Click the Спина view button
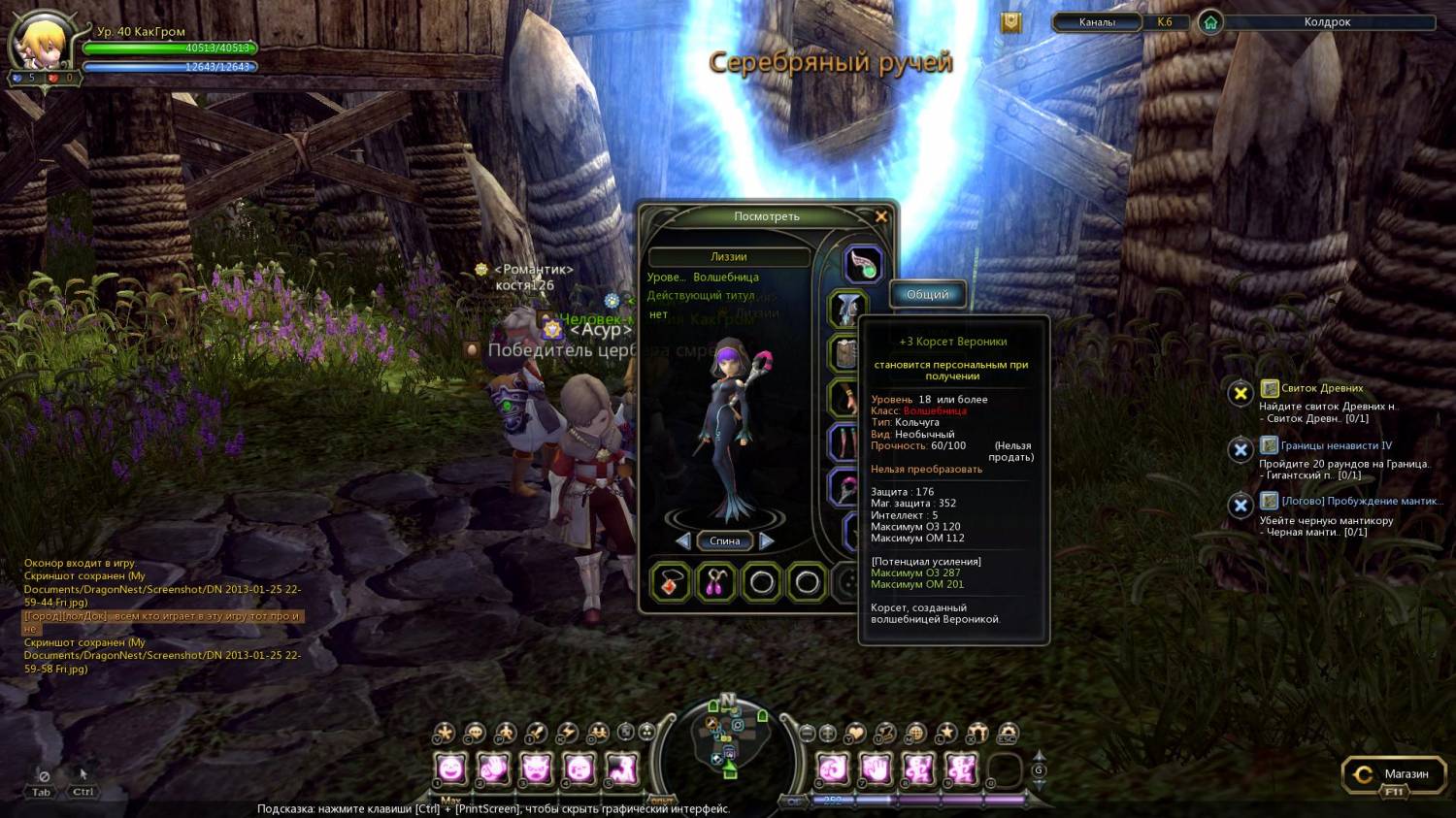The image size is (1456, 818). pos(725,541)
